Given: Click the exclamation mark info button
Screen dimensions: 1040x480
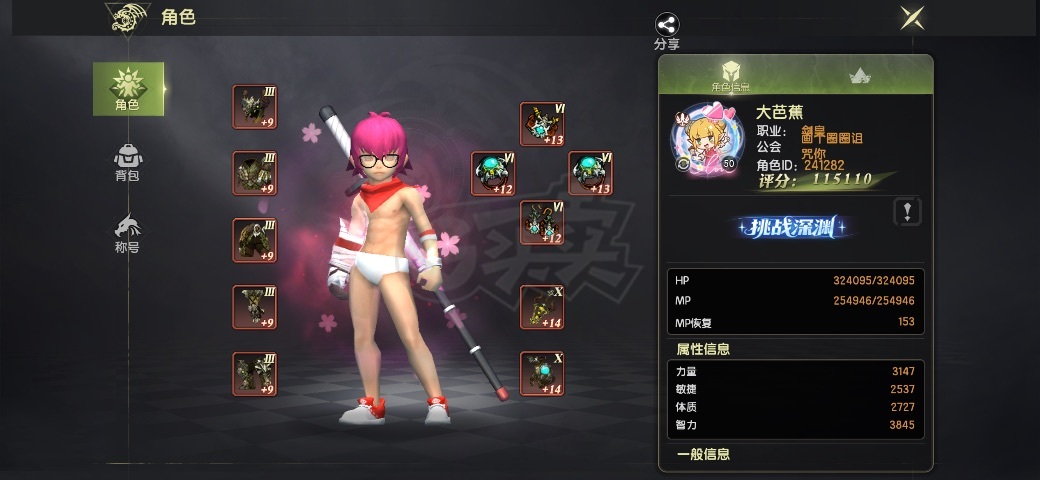Looking at the screenshot, I should 906,211.
